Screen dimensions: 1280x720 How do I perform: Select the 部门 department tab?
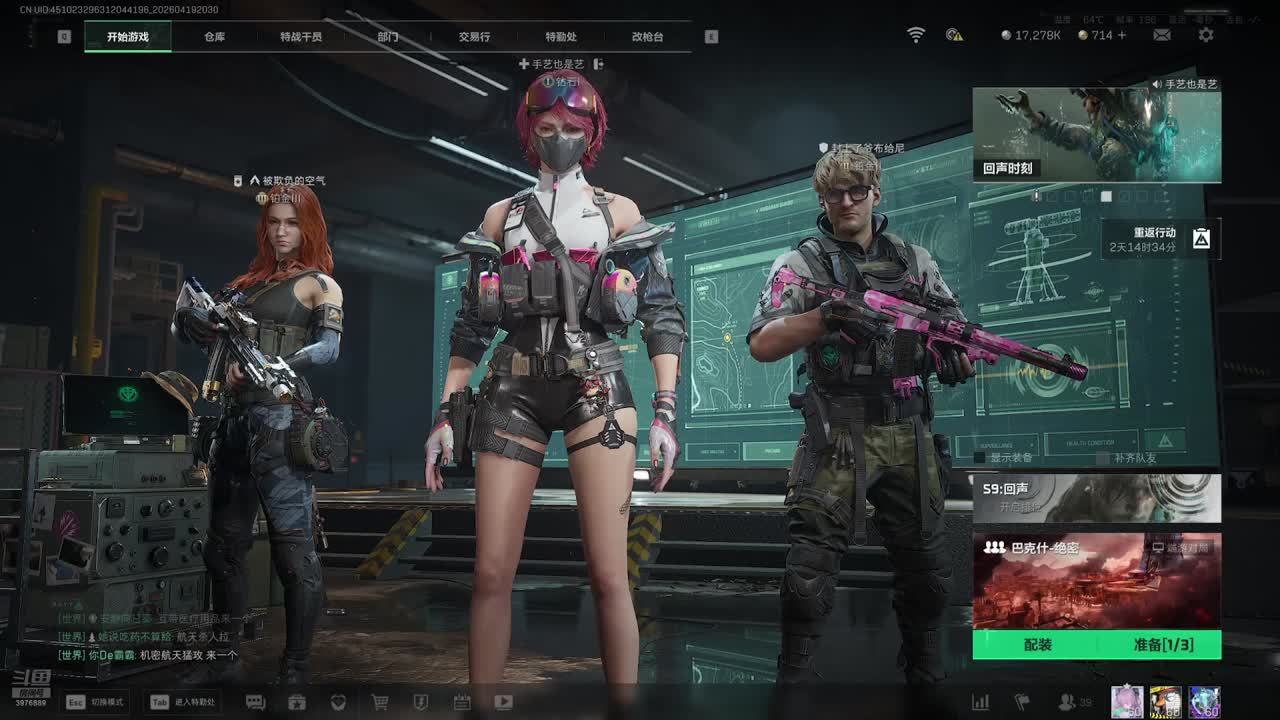coord(388,37)
